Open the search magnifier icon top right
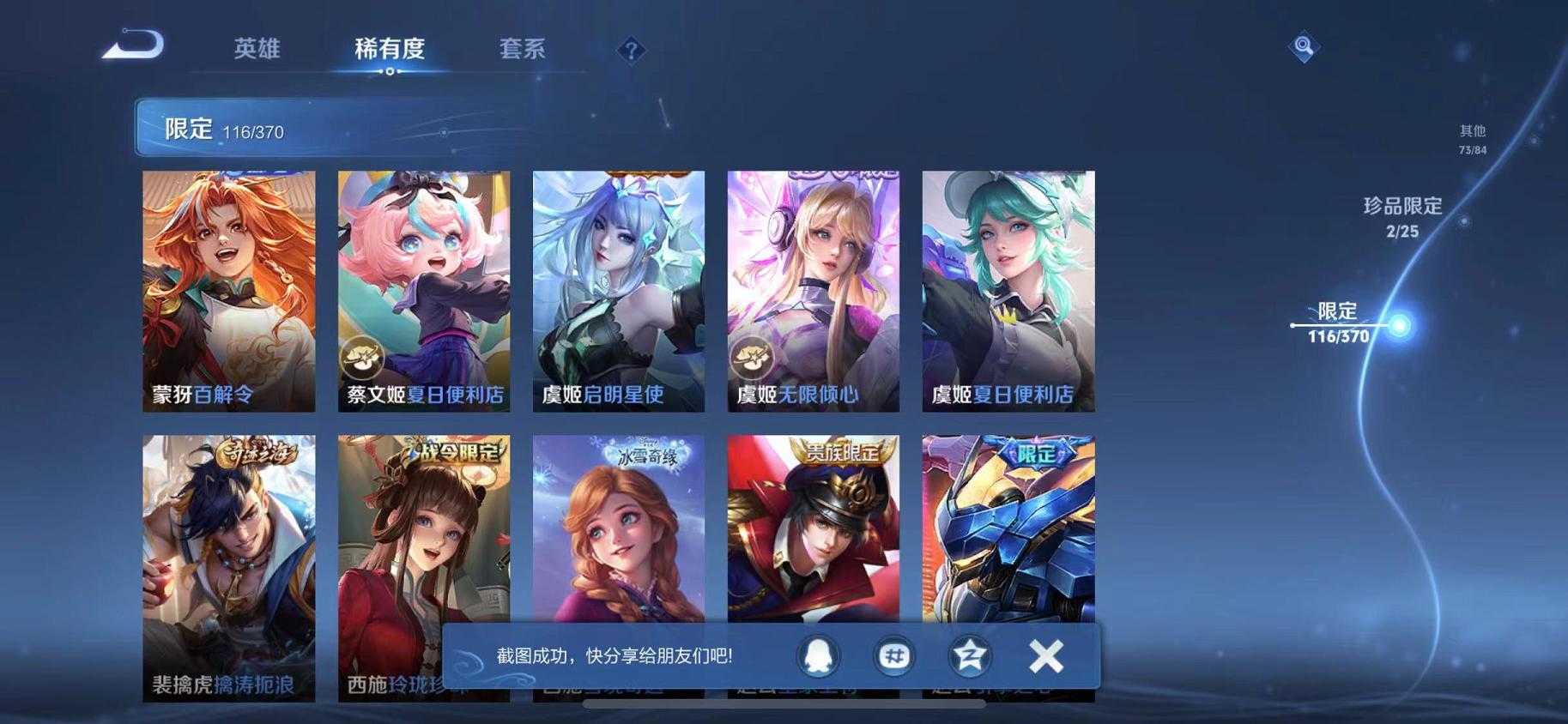Screen dimensions: 1568x724 (x=1304, y=46)
